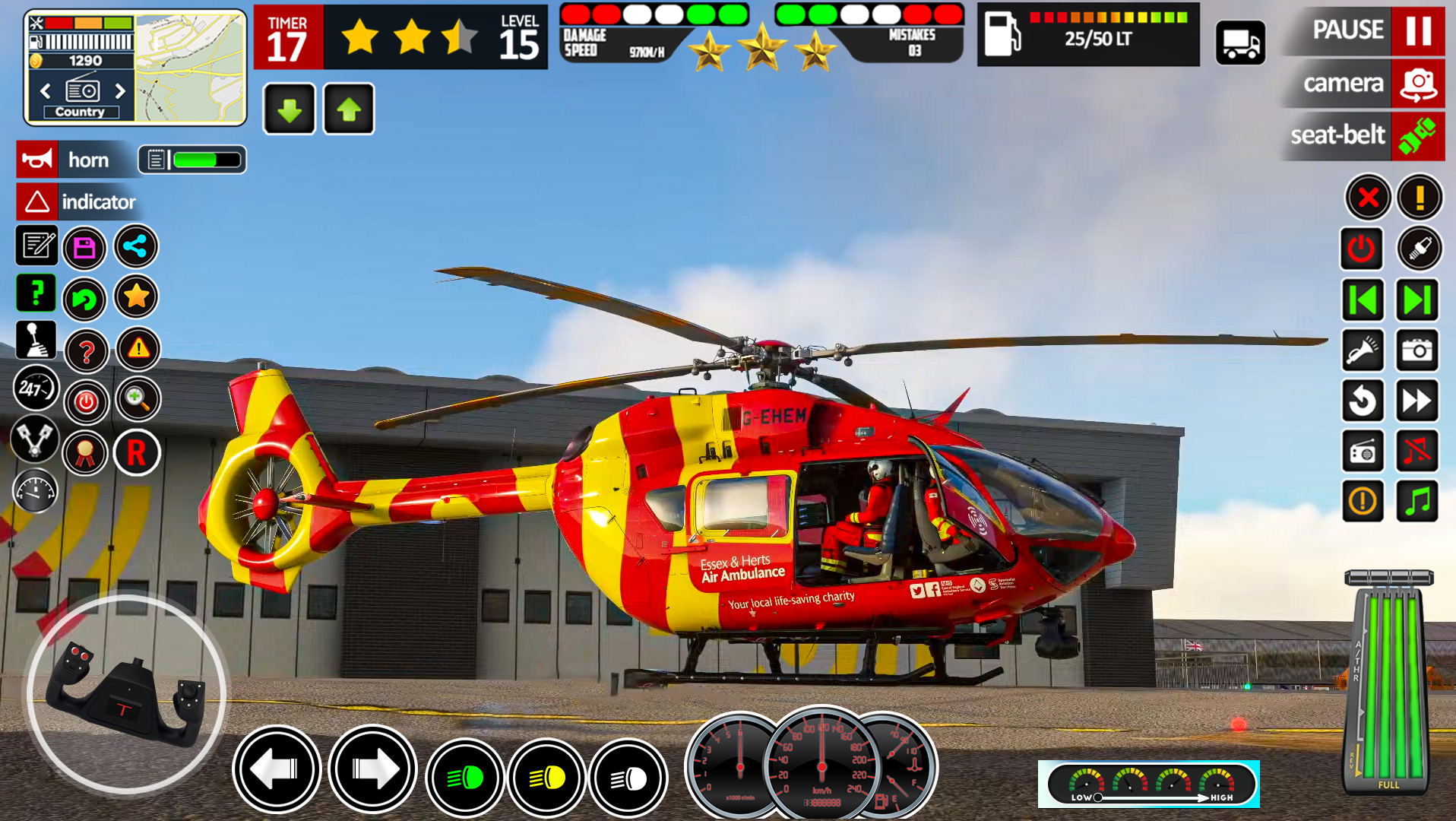Tap the steering yoke control
Viewport: 1456px width, 821px height.
pyautogui.click(x=126, y=694)
